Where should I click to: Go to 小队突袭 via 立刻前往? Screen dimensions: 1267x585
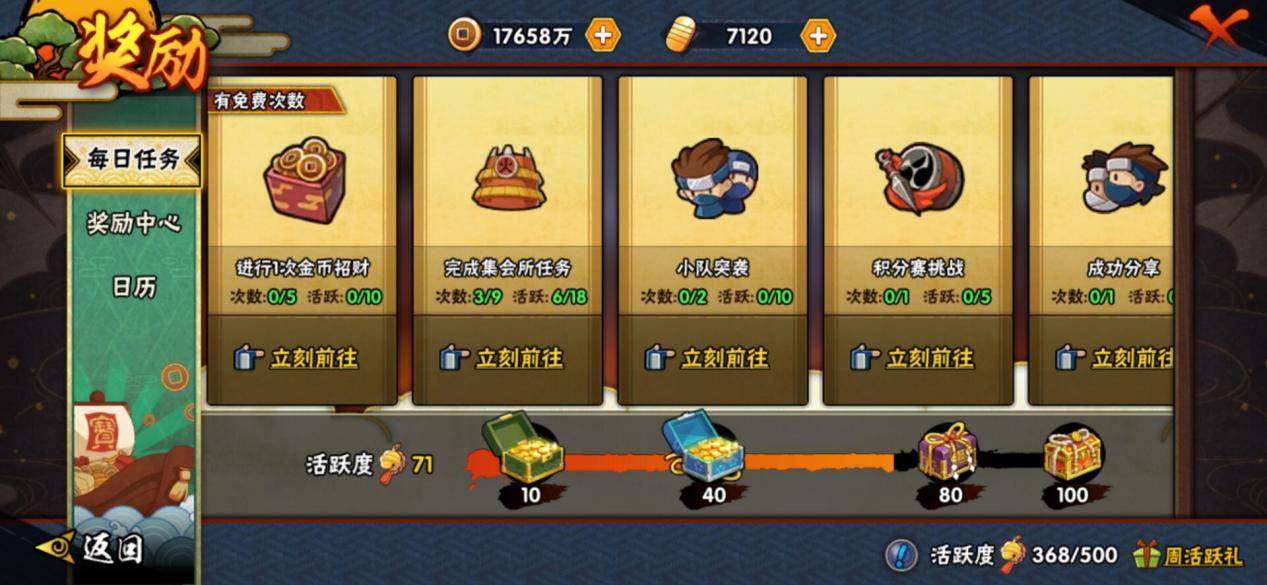point(711,358)
